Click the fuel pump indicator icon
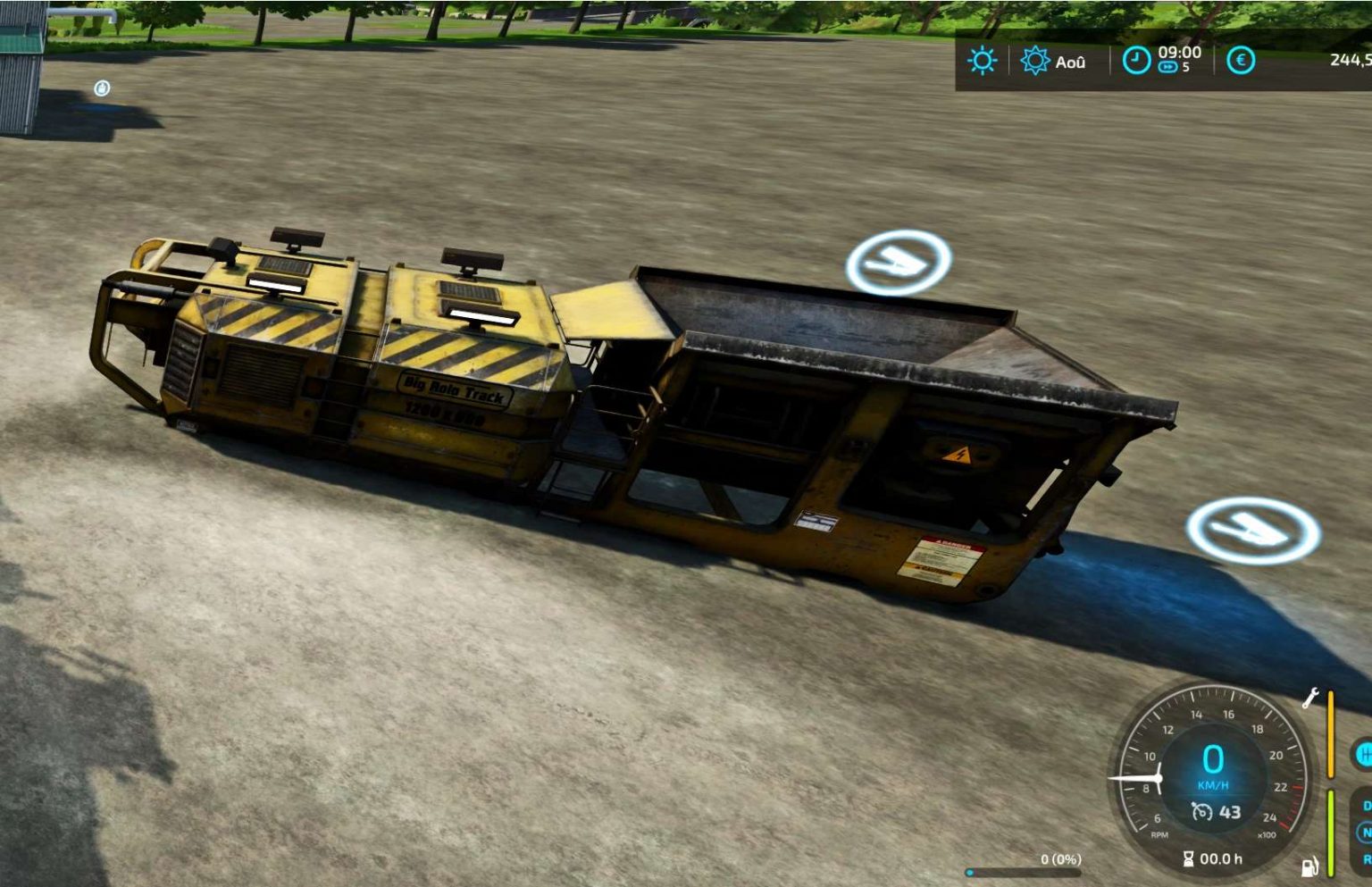The image size is (1372, 887). [x=1310, y=866]
